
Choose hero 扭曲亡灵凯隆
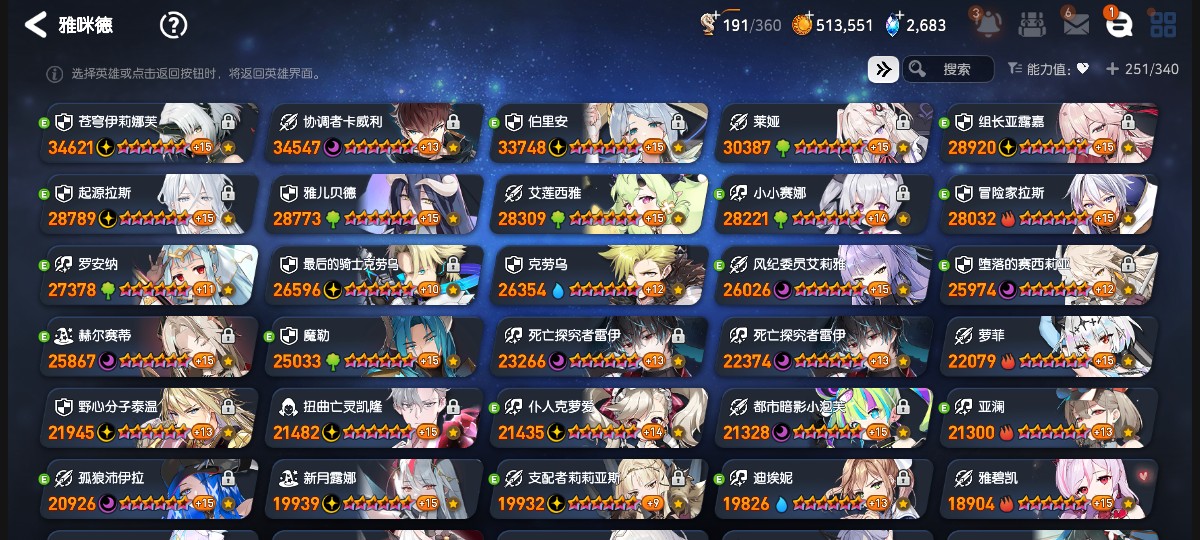[375, 418]
